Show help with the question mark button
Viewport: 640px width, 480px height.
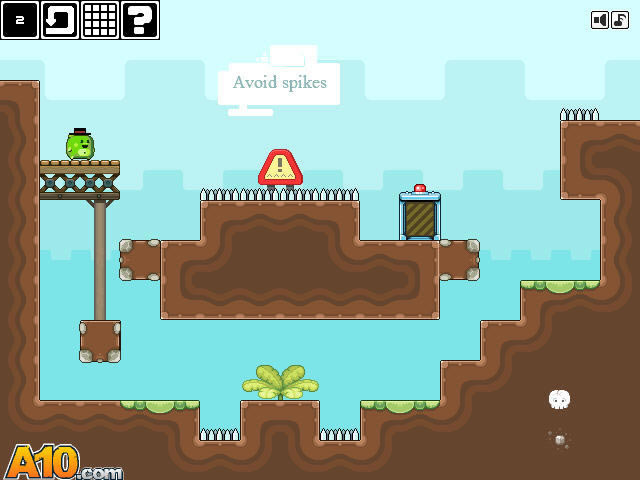click(140, 20)
